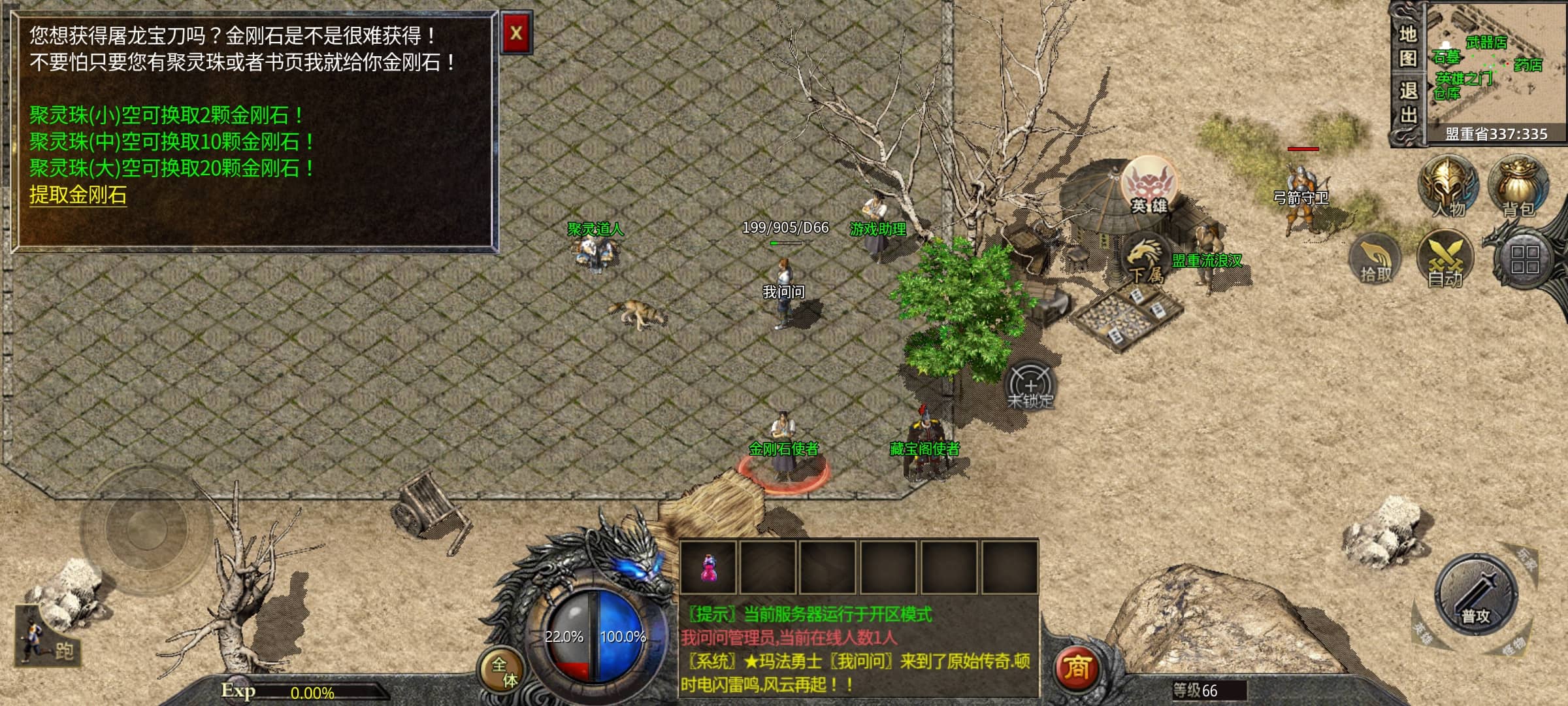Select 聚灵珠(大) exchange for 20 diamonds

click(171, 168)
